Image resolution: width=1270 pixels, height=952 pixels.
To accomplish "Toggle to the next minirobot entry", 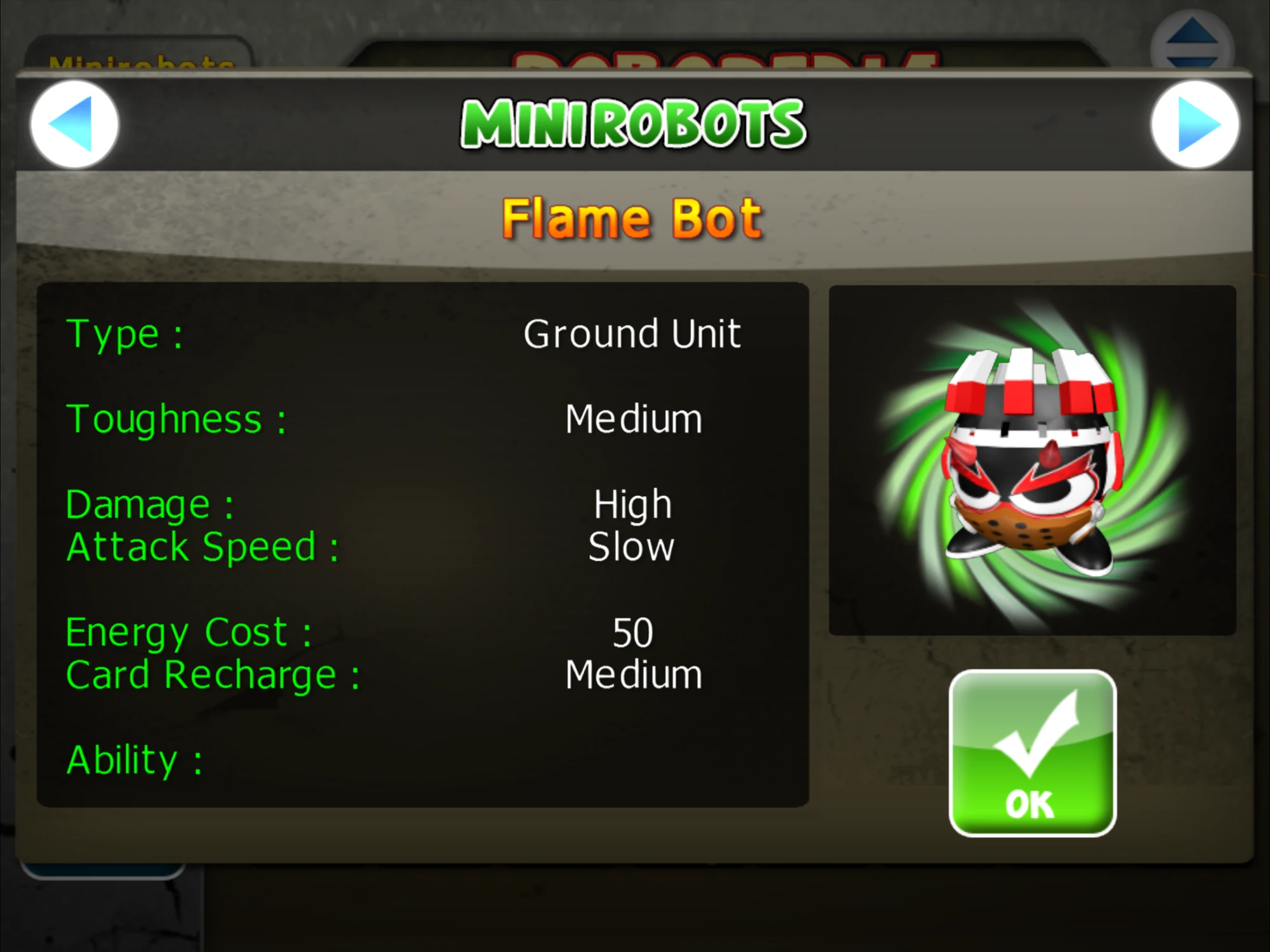I will click(1196, 124).
